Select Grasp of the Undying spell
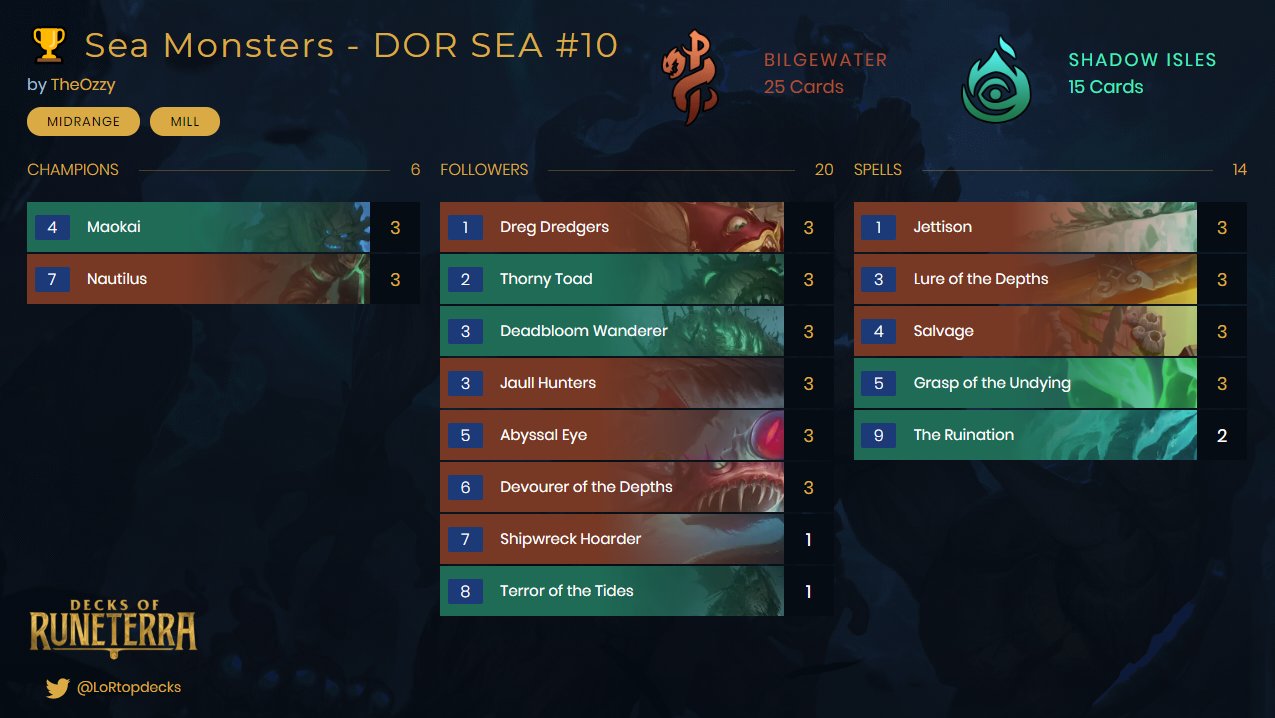 point(1024,384)
